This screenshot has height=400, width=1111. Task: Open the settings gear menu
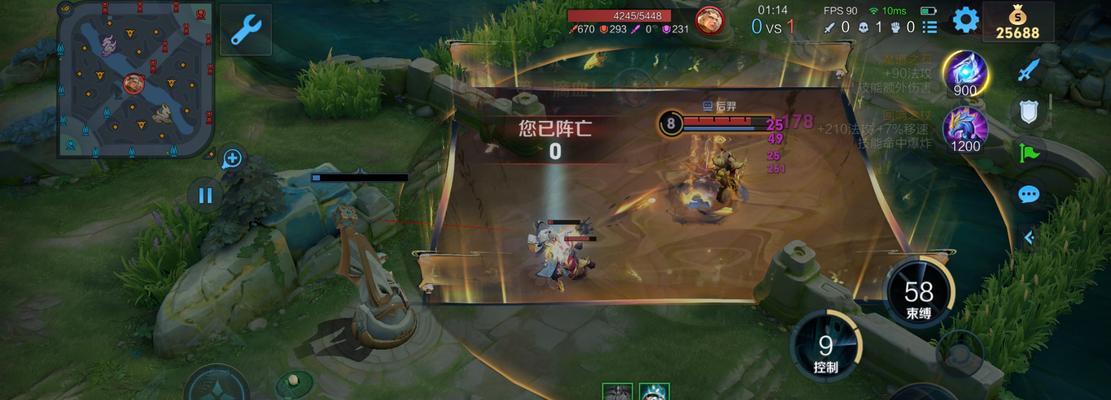point(965,20)
